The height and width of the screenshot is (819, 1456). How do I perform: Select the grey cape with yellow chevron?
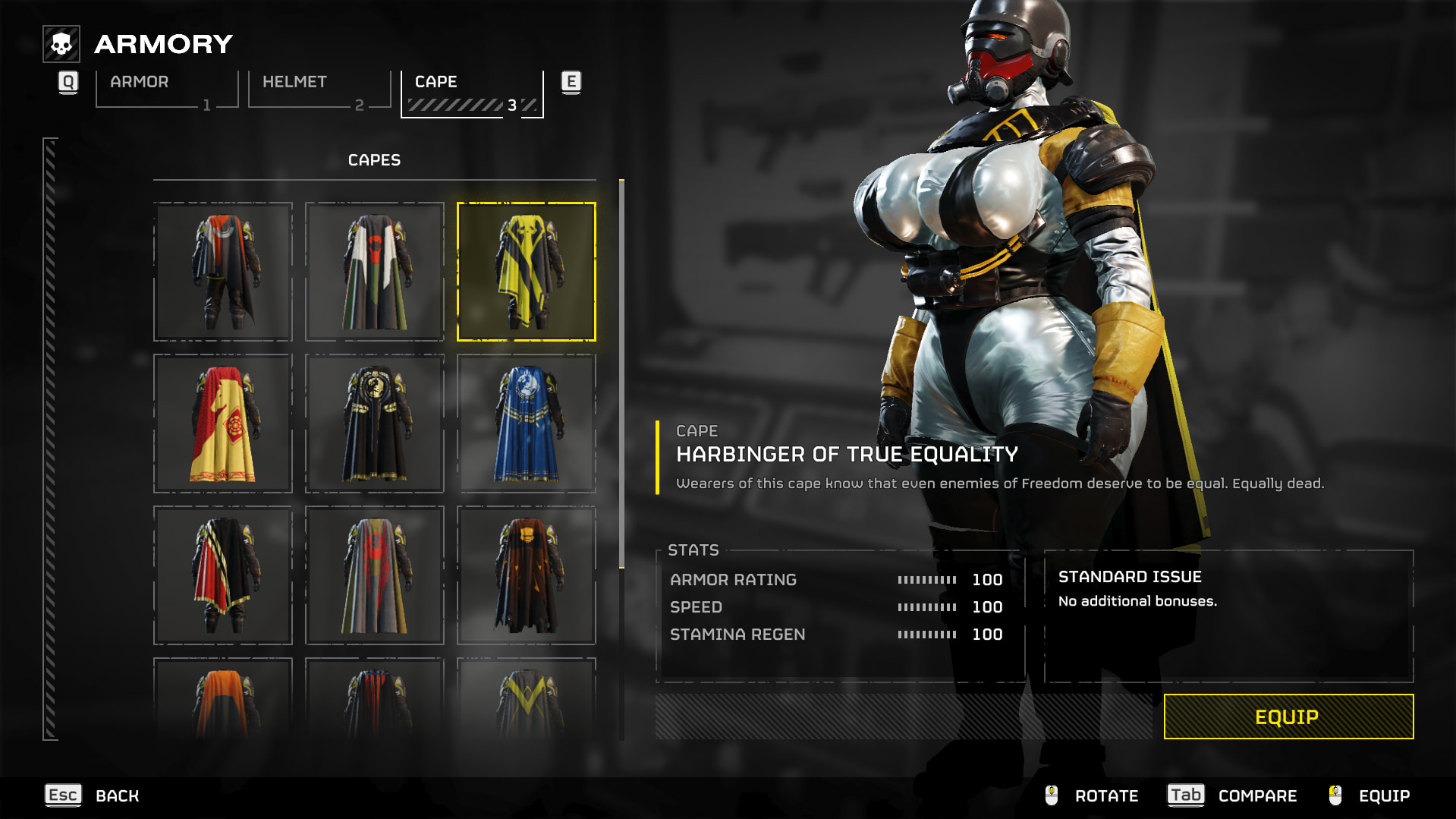pos(527,700)
